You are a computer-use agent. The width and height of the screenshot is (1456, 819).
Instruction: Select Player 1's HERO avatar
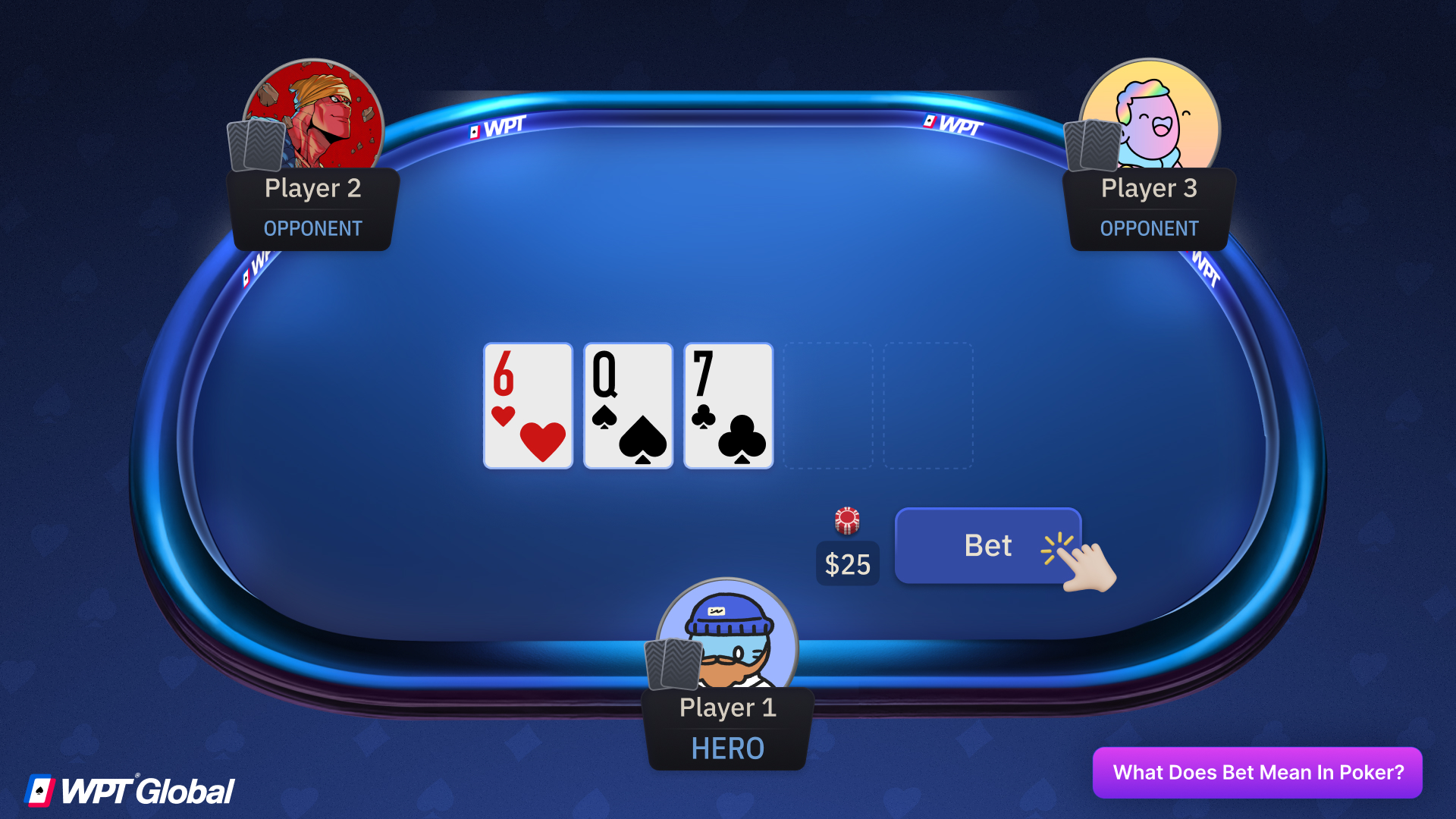726,641
